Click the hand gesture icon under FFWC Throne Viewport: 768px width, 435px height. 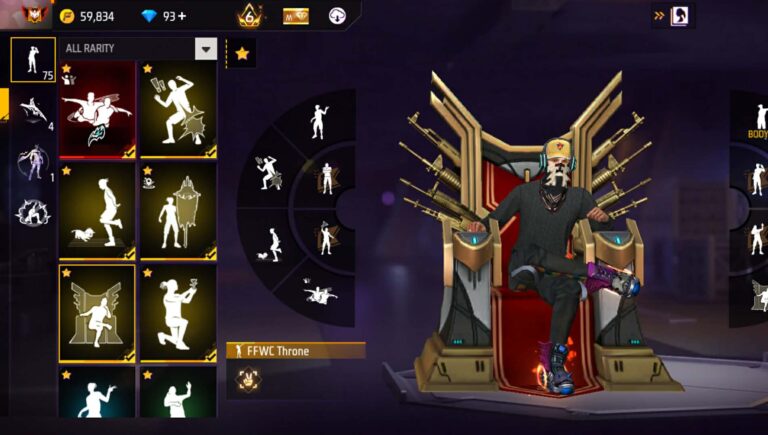[x=245, y=378]
